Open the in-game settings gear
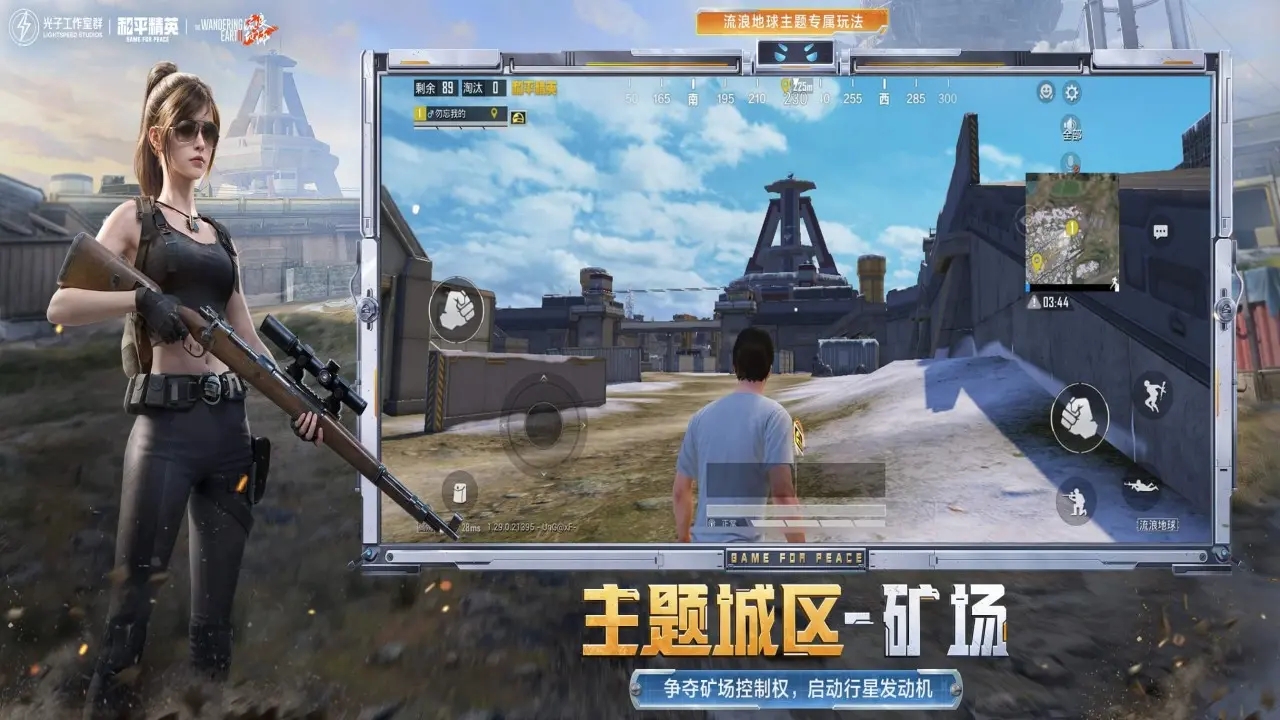Image resolution: width=1280 pixels, height=720 pixels. tap(1071, 92)
